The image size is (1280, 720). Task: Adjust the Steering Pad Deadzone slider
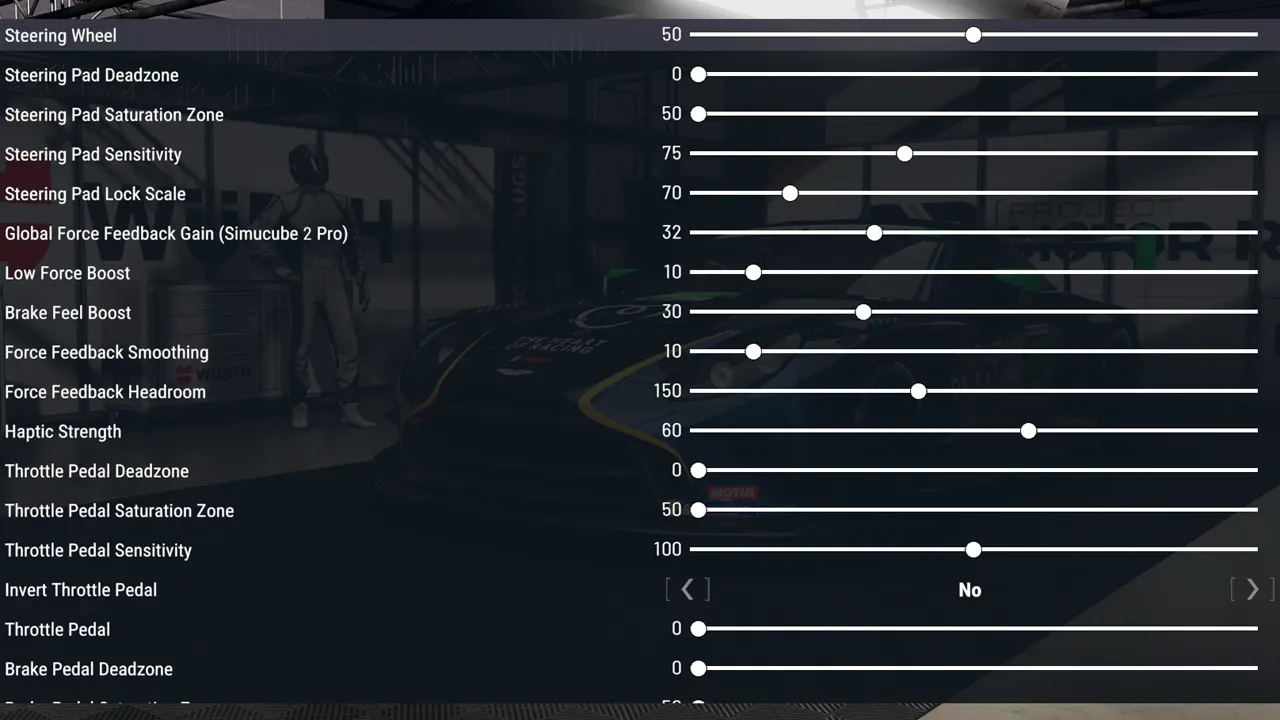[698, 74]
